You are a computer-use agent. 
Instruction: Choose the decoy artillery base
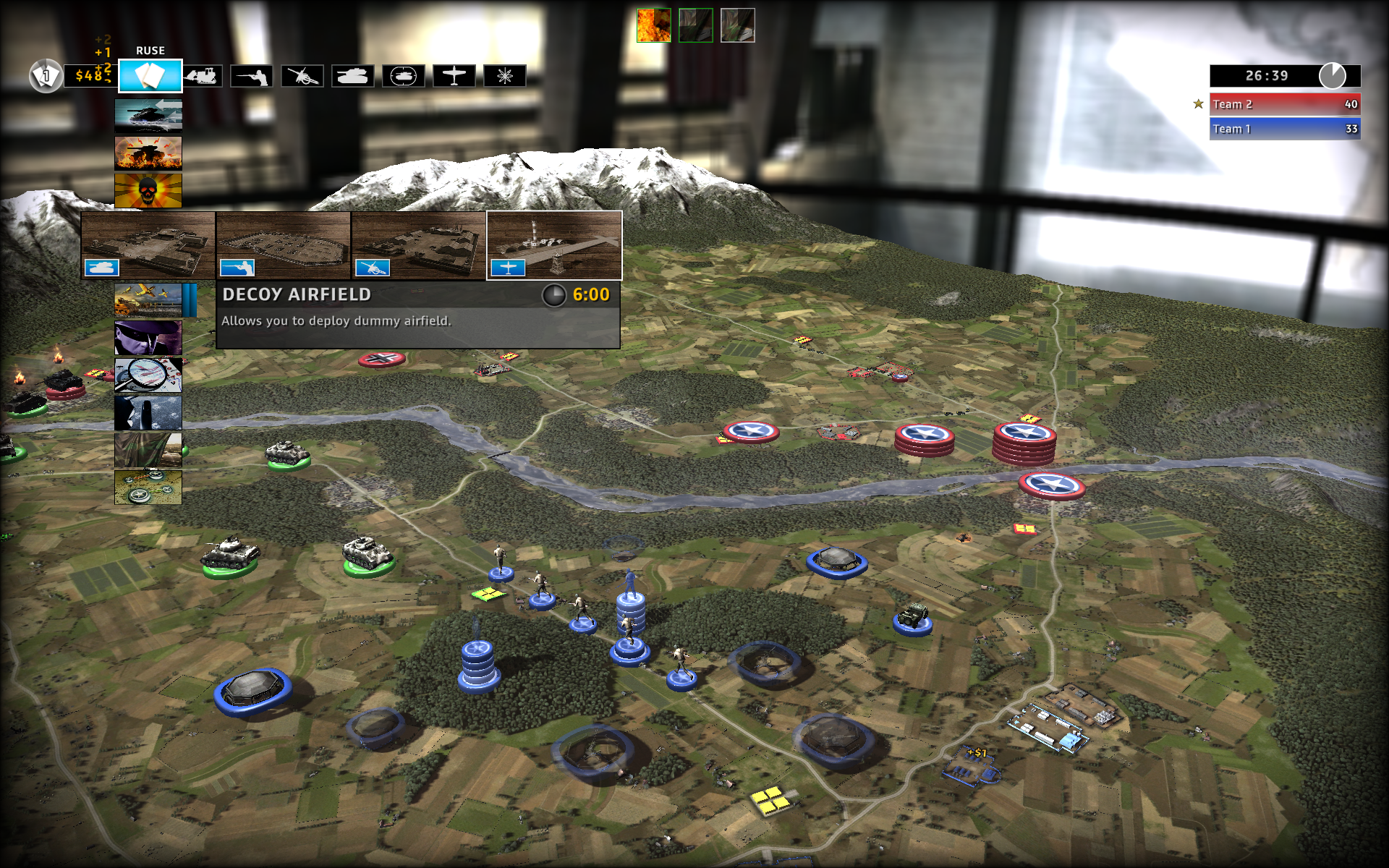418,245
